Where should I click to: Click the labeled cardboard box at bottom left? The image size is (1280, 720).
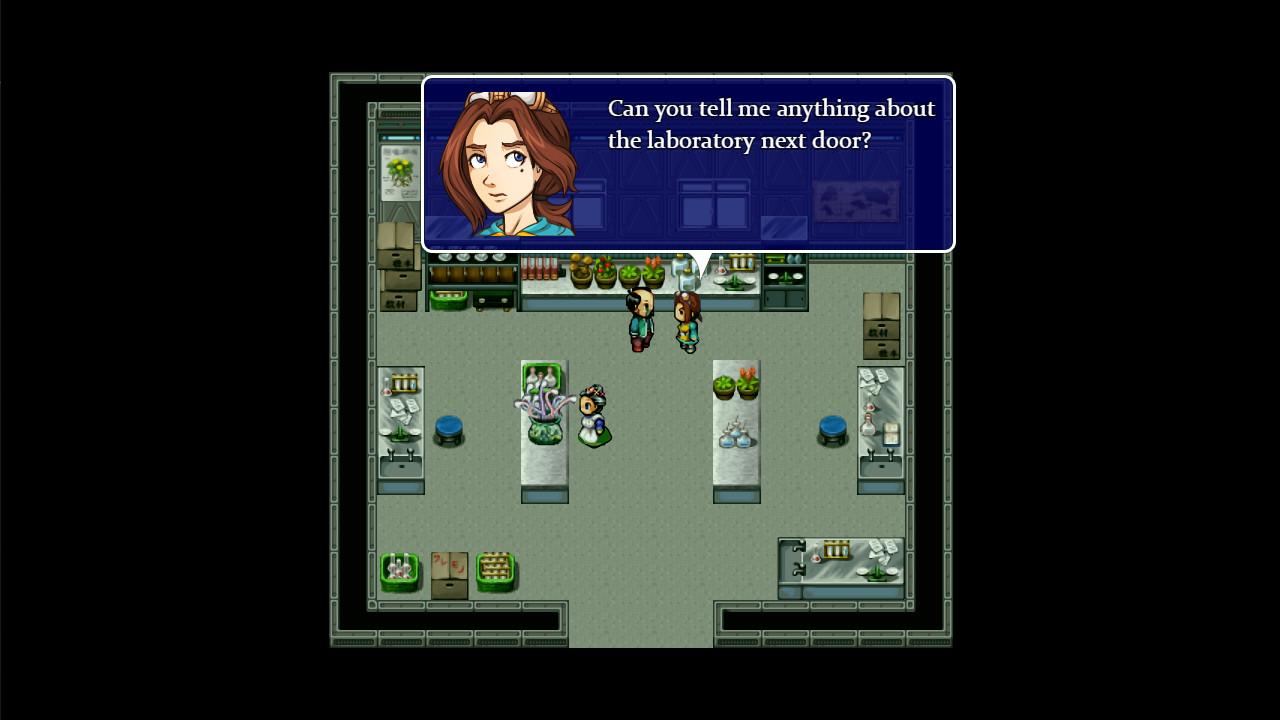click(x=450, y=570)
